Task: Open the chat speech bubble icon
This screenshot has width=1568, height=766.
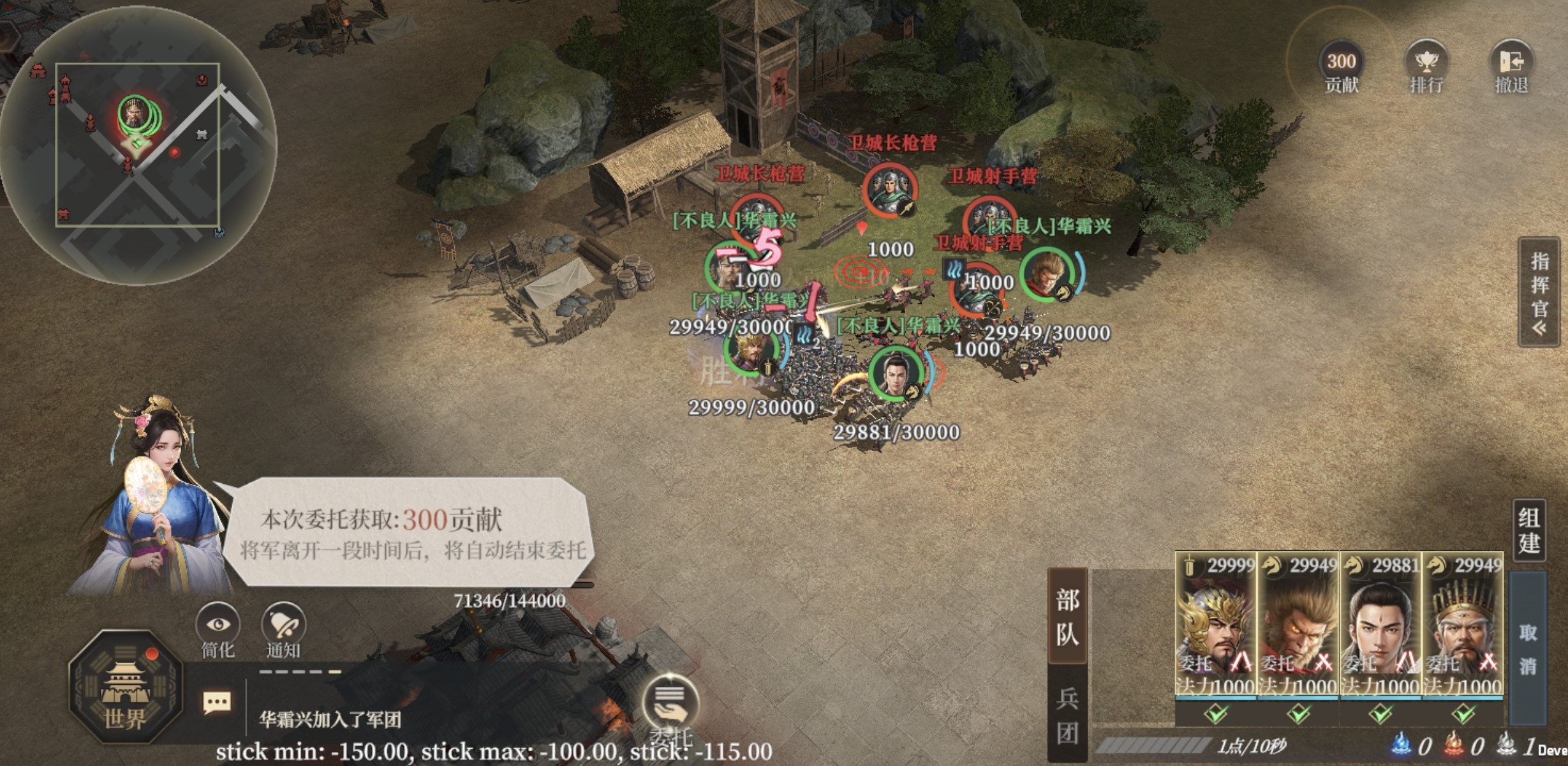Action: tap(217, 703)
